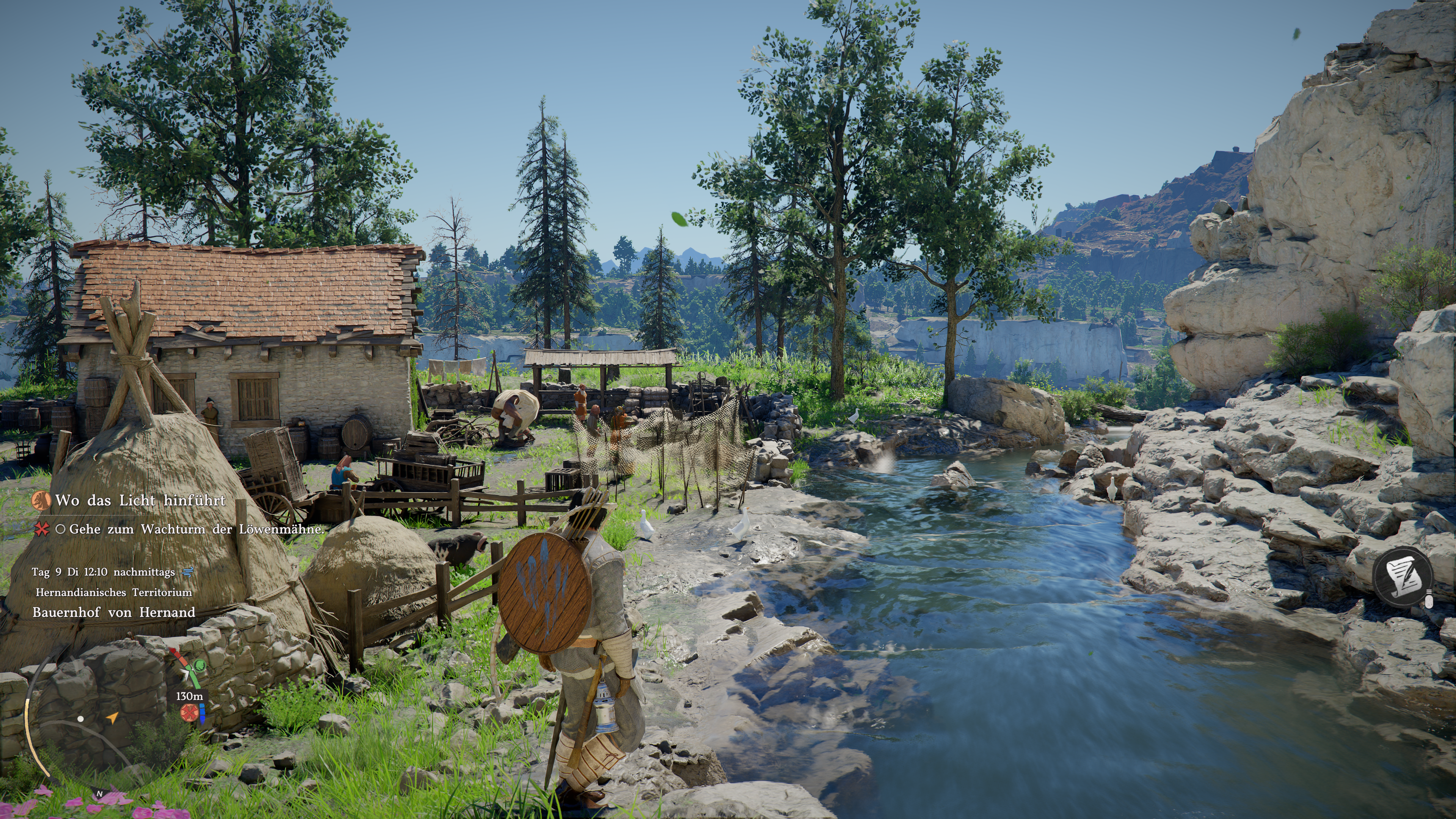The width and height of the screenshot is (1456, 819).
Task: Click the orange quest emblem beside the title
Action: coord(41,500)
